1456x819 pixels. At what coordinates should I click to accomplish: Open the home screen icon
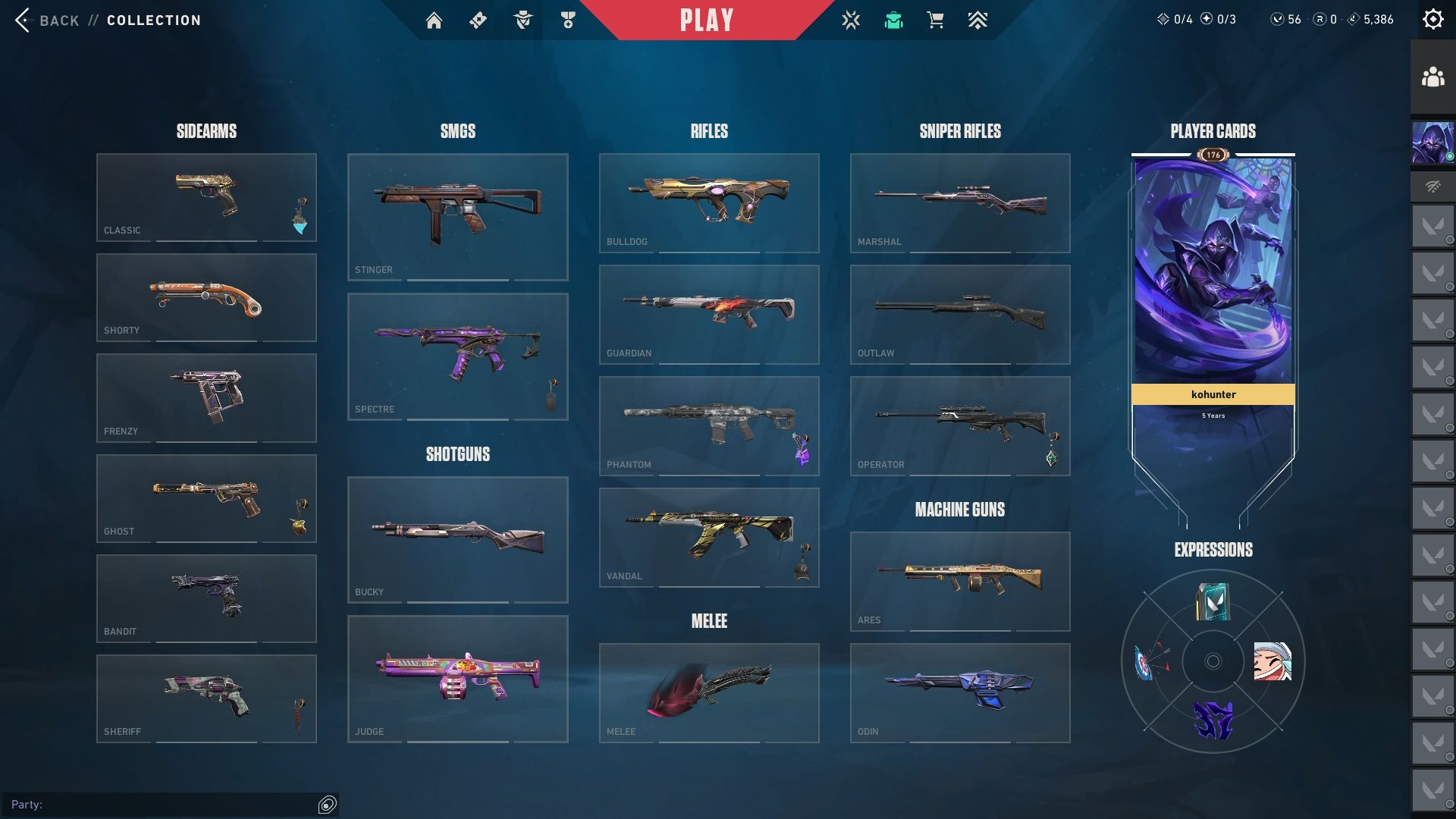pos(434,20)
